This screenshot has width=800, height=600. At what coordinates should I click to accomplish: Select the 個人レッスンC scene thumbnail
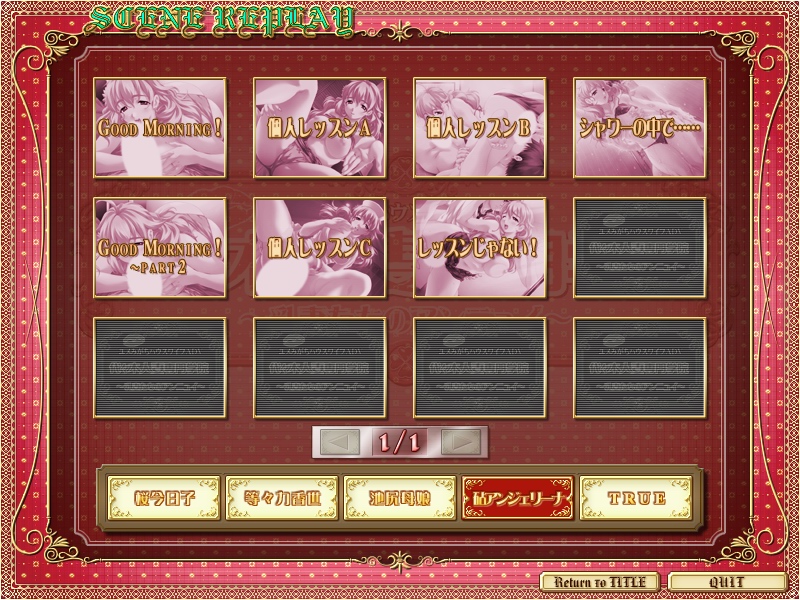pyautogui.click(x=320, y=247)
